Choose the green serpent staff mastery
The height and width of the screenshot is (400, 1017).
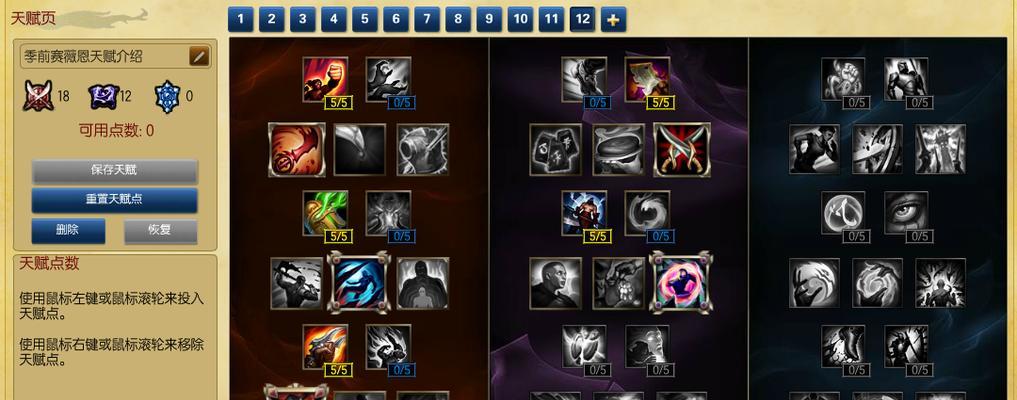[325, 213]
